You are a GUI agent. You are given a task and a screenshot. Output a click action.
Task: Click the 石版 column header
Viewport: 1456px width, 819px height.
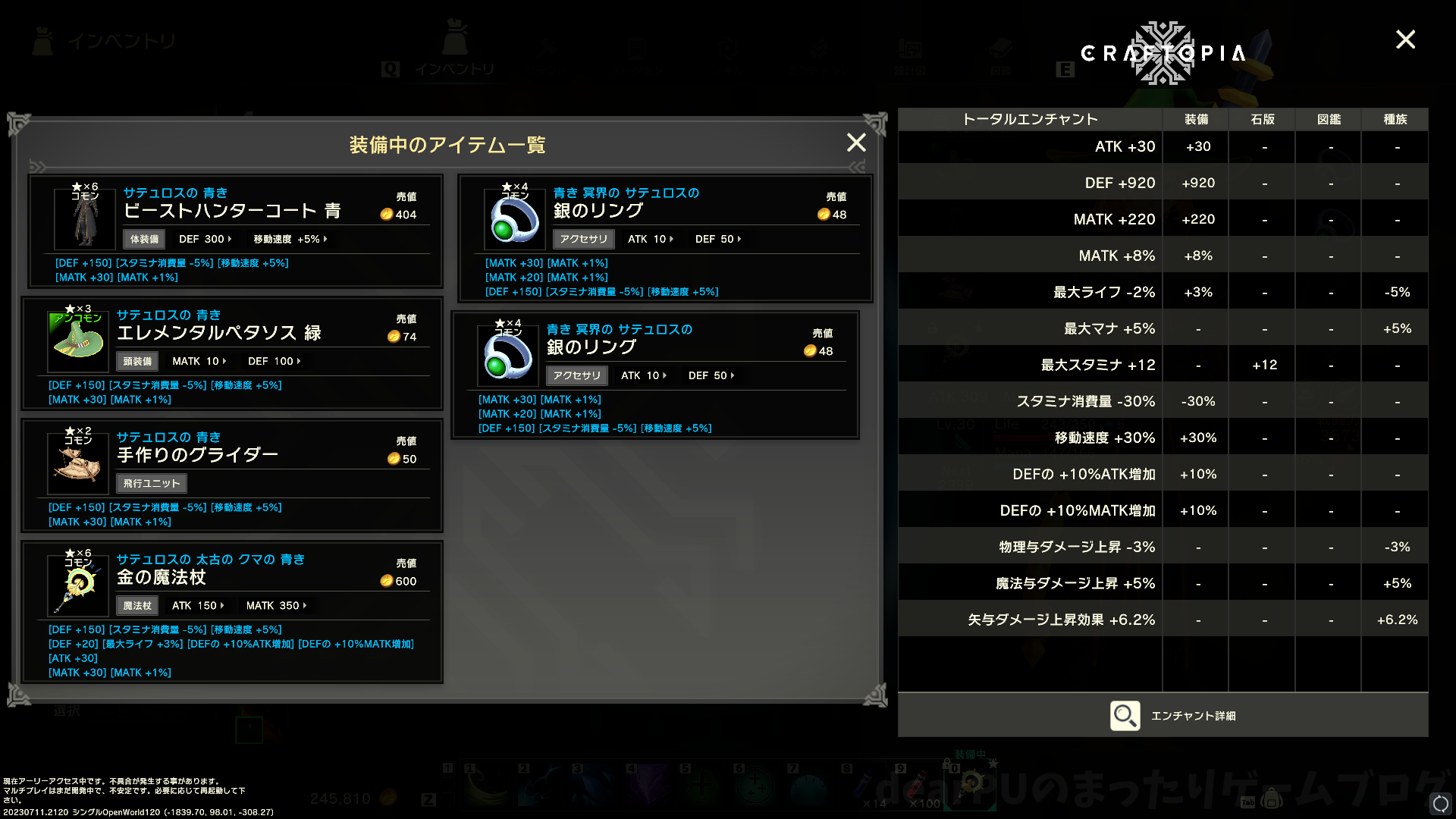point(1263,119)
